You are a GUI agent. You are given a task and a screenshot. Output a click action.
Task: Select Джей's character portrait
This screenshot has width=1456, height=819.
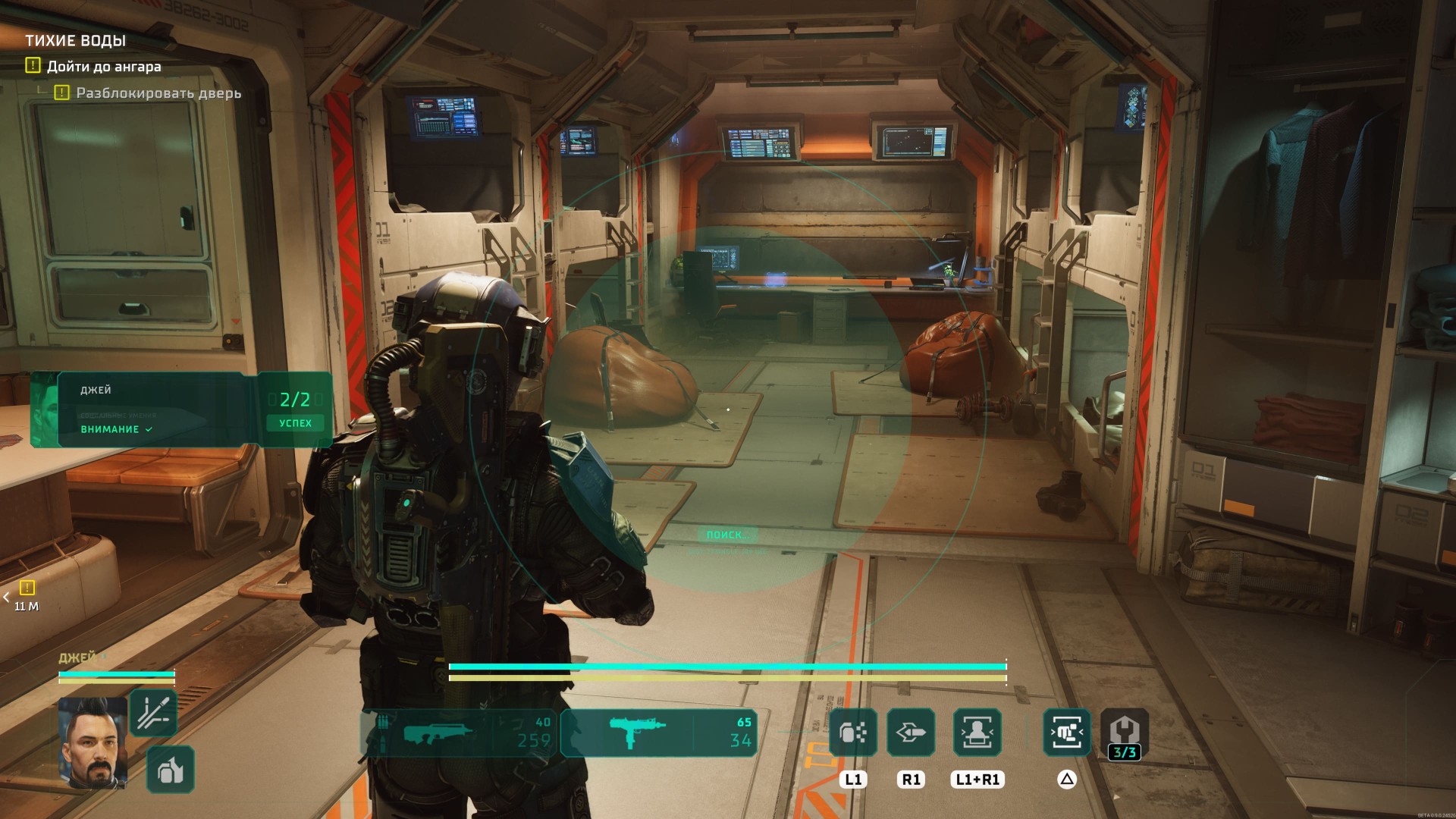(x=93, y=742)
